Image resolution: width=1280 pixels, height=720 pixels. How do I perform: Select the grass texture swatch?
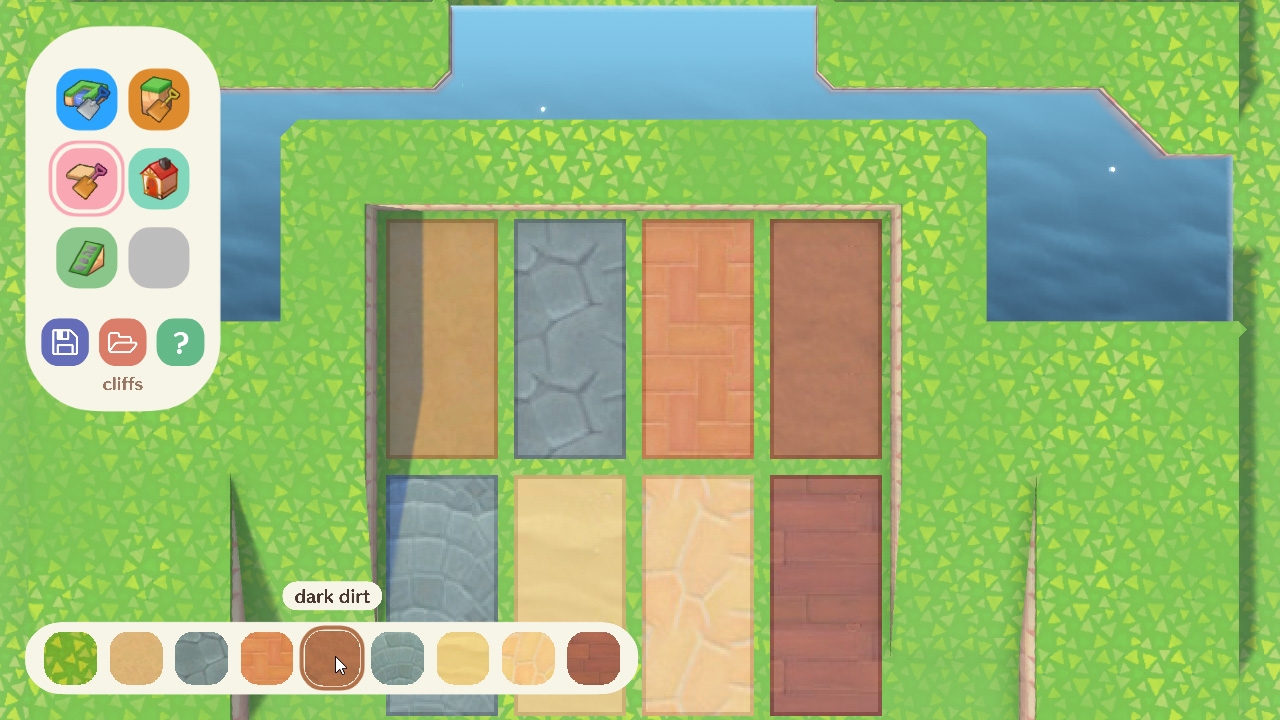[70, 658]
